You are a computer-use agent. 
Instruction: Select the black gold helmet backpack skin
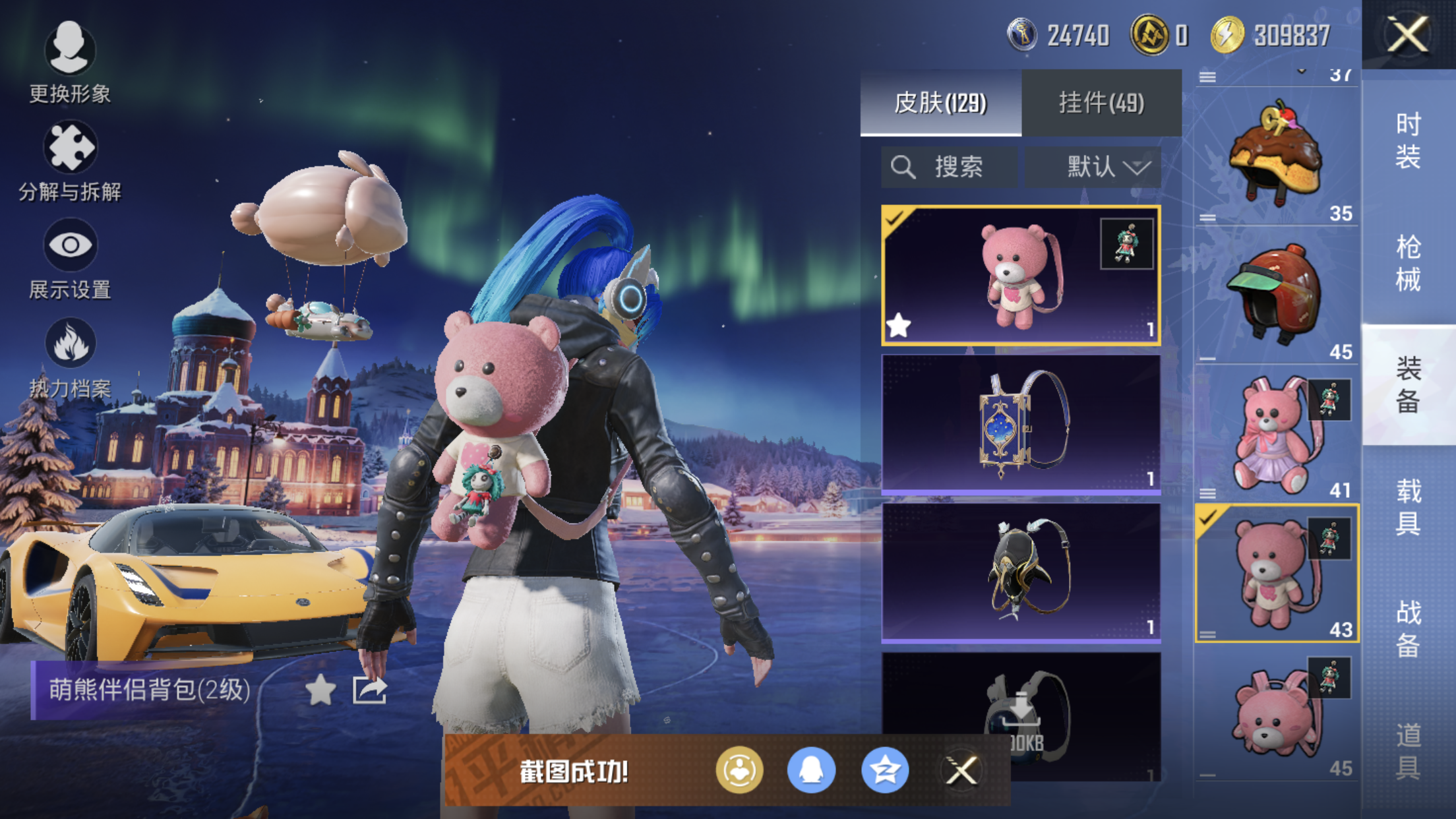coord(1021,572)
